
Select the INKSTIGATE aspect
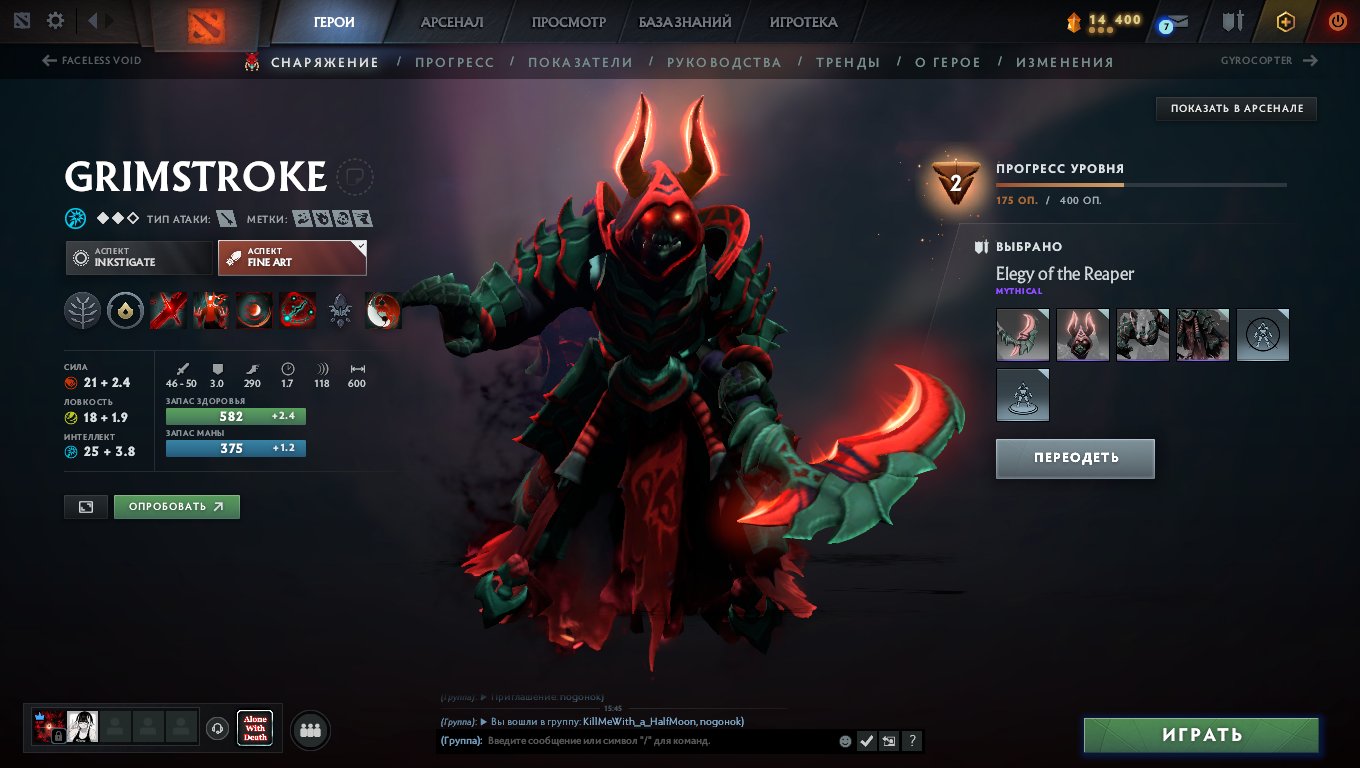coord(139,257)
